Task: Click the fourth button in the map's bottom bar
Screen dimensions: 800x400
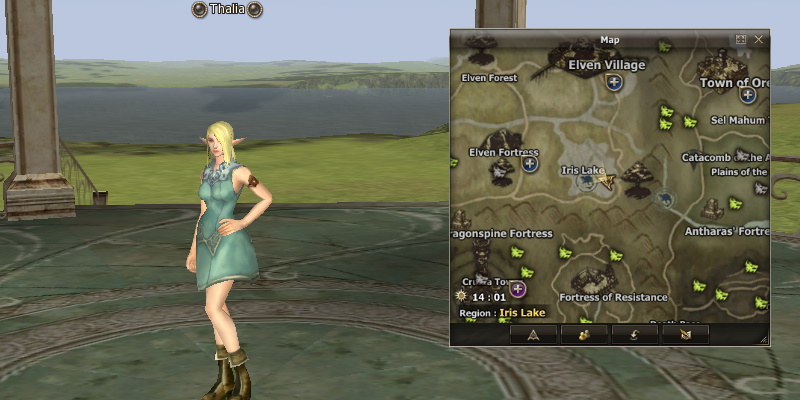Action: tap(685, 335)
